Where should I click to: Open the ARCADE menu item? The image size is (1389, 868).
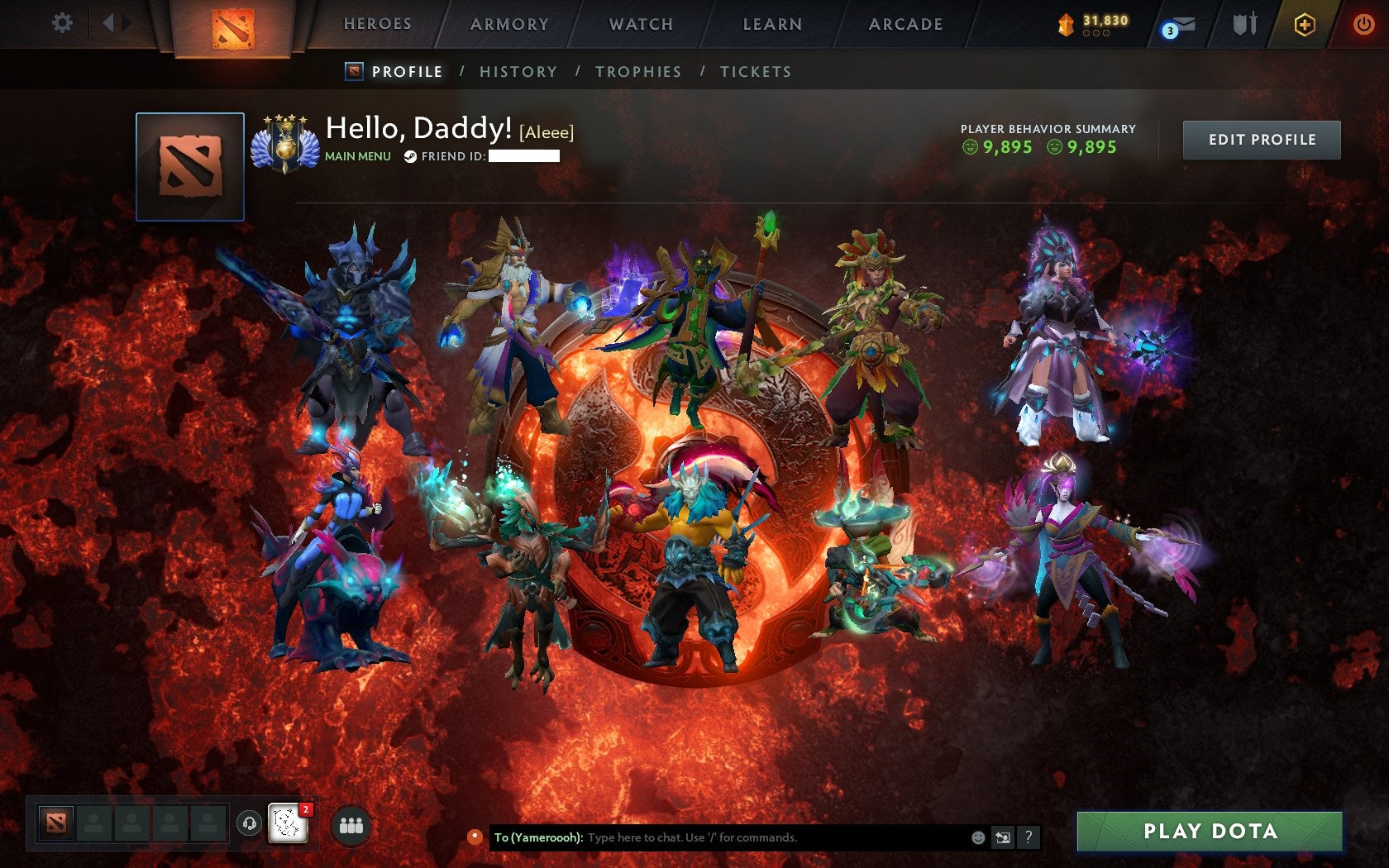pos(903,24)
